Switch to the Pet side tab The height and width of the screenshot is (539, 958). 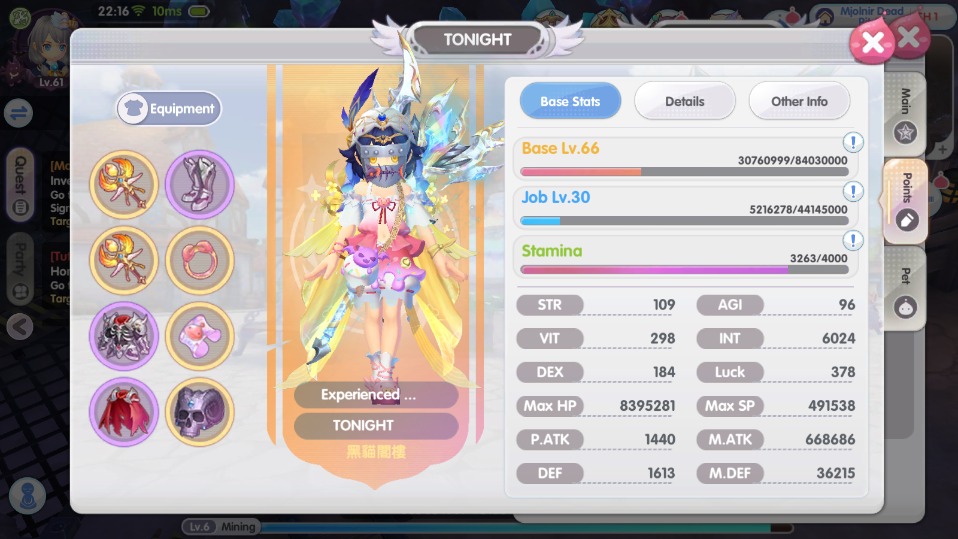point(906,292)
